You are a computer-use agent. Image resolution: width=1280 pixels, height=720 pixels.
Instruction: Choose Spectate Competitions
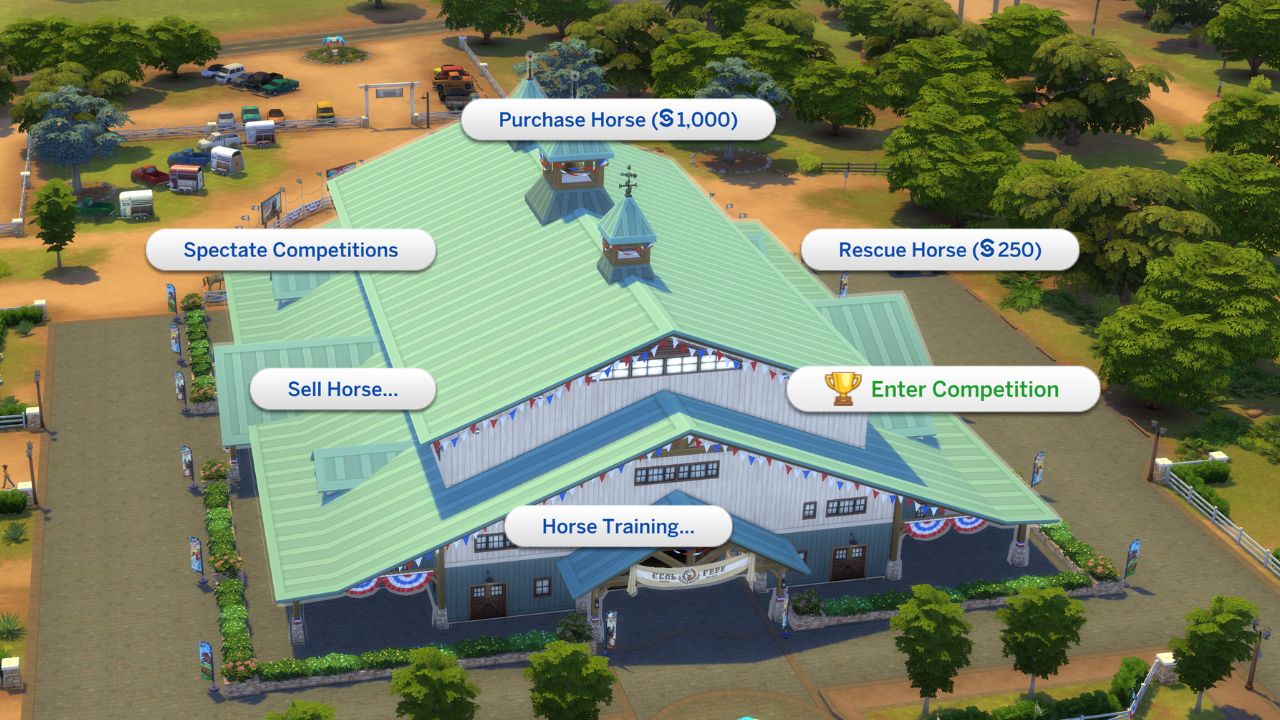pos(289,250)
